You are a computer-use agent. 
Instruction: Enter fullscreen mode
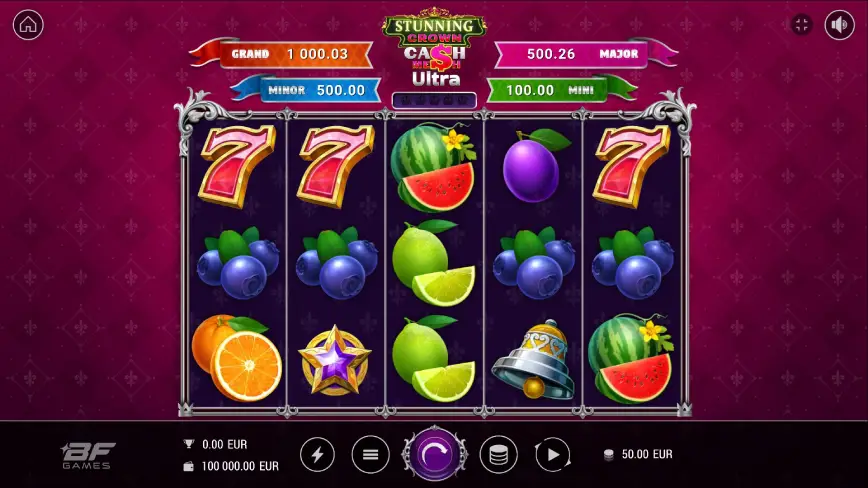click(x=801, y=25)
